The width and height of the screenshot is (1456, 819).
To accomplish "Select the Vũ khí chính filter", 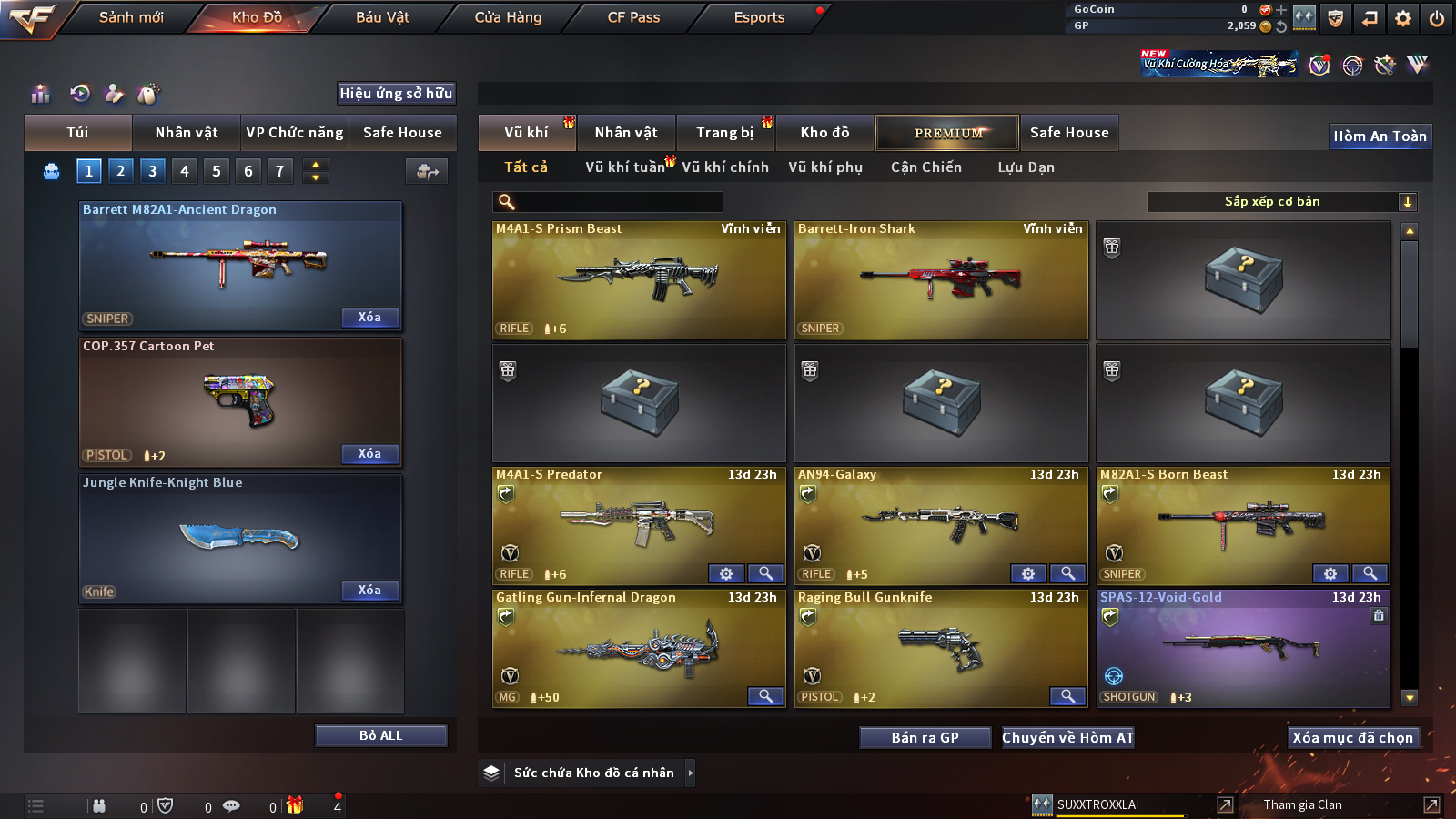I will (x=725, y=167).
